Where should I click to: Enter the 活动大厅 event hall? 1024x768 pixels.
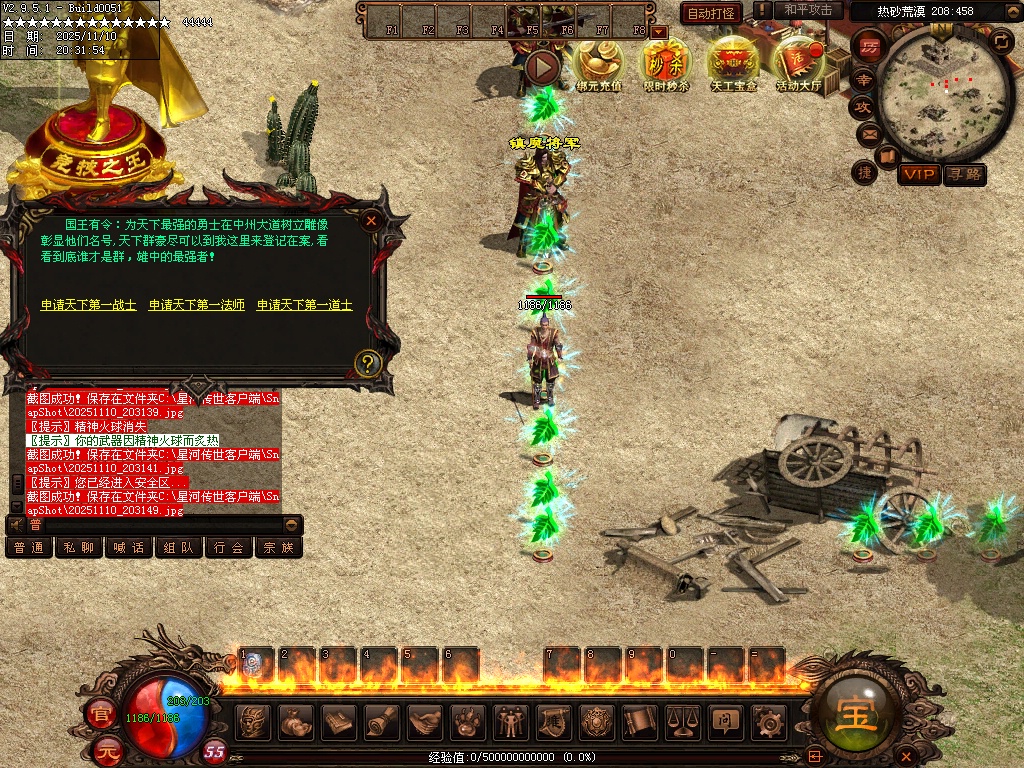[x=799, y=66]
